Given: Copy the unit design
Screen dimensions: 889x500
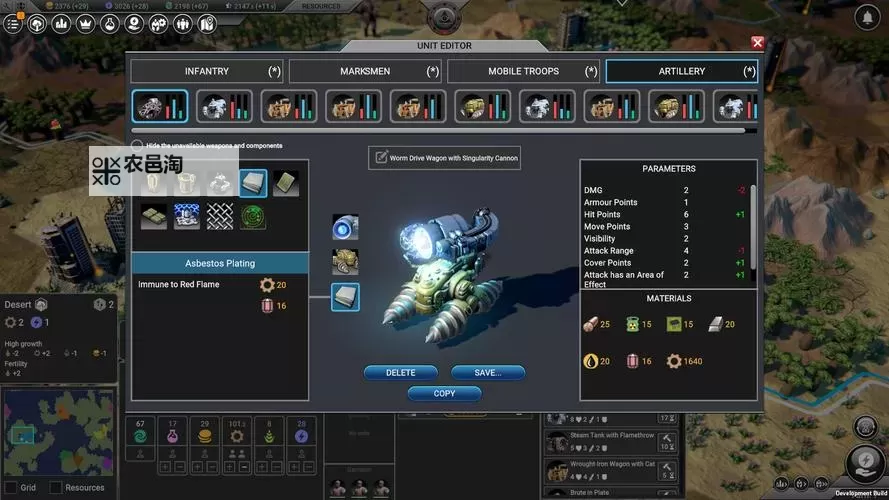Looking at the screenshot, I should [444, 394].
